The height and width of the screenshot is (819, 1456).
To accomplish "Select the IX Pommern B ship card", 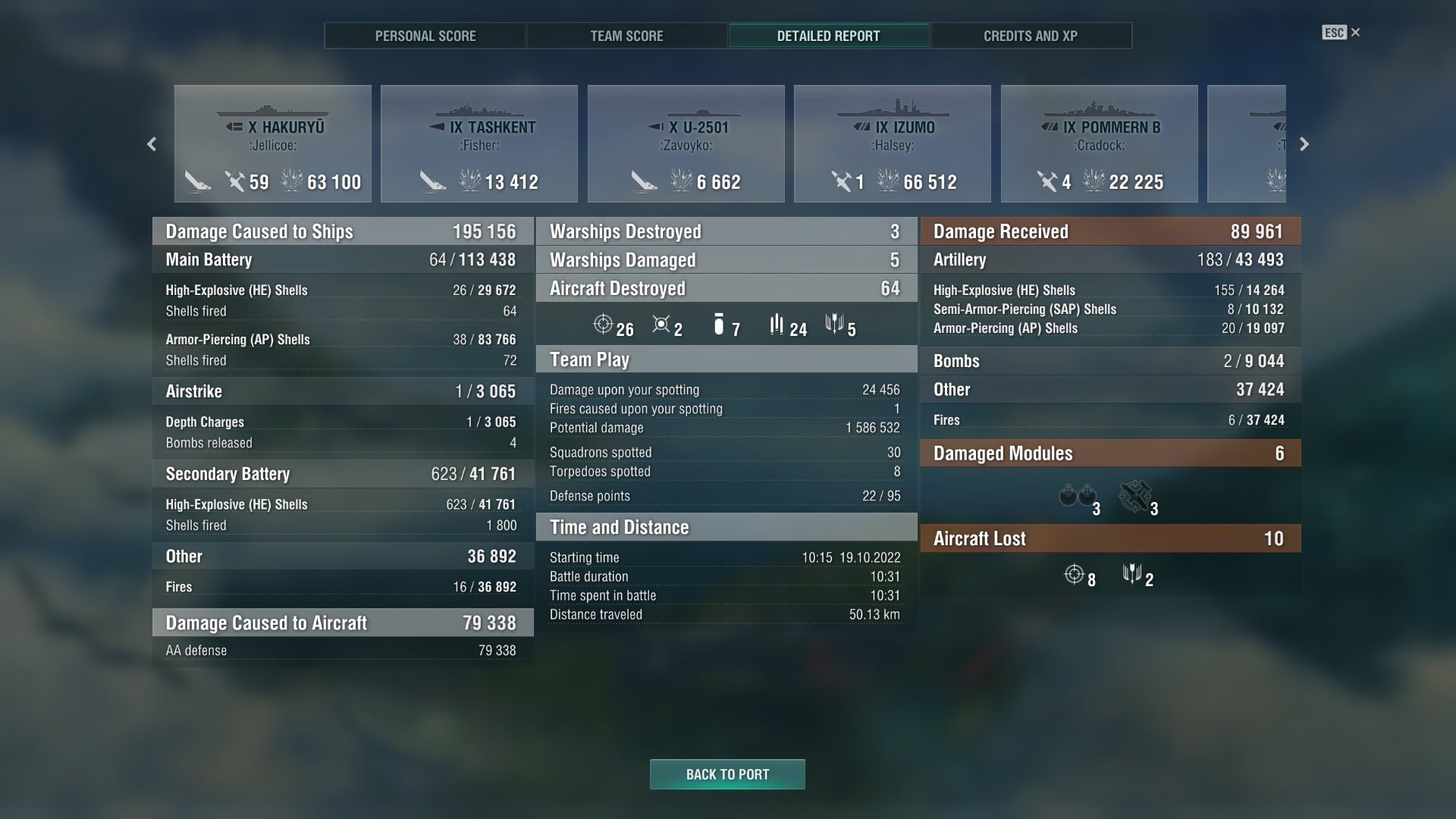I will pos(1100,144).
